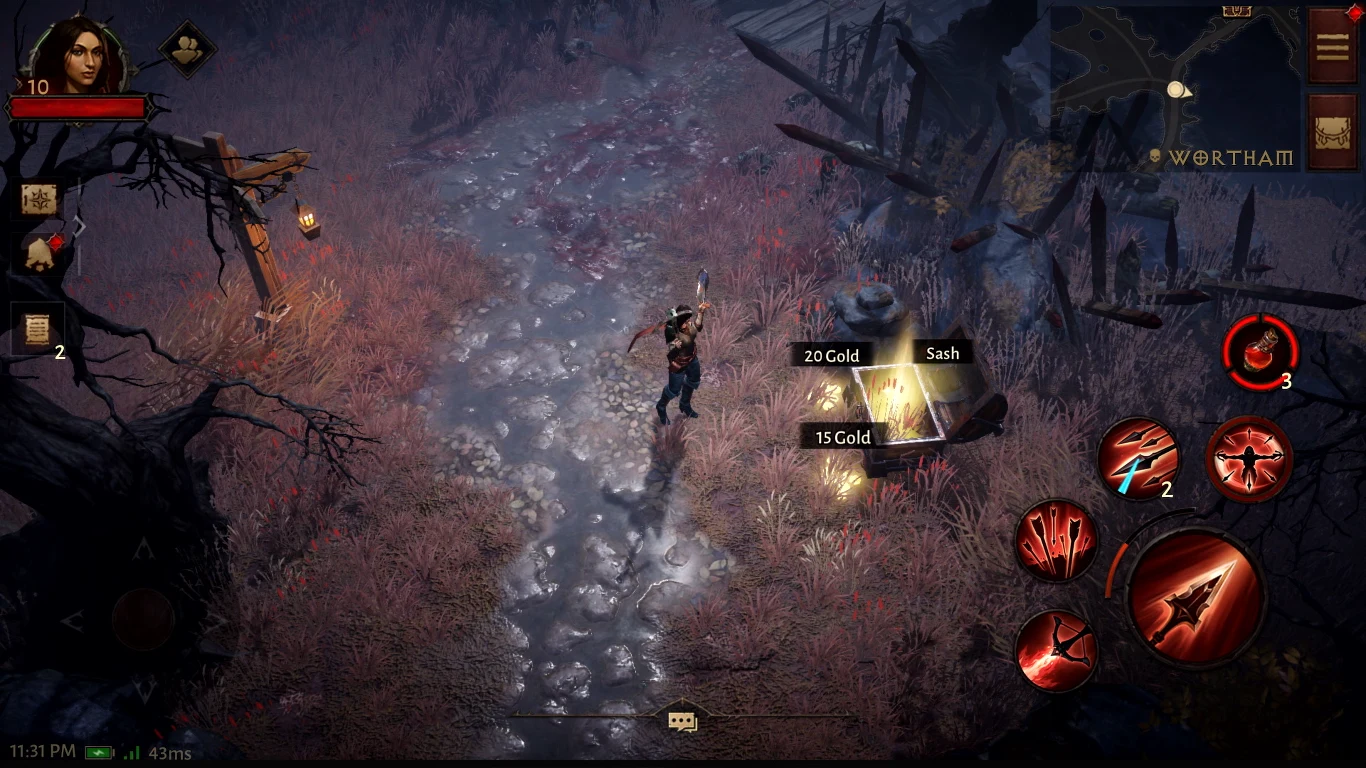Screen dimensions: 1366x768
Task: Open the party social icon near portrait
Action: [x=185, y=48]
